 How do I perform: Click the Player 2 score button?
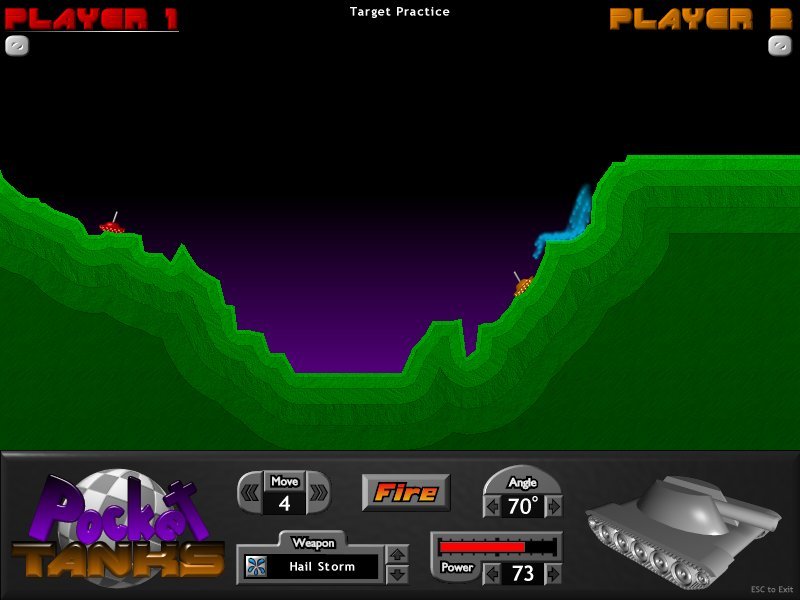pos(780,45)
